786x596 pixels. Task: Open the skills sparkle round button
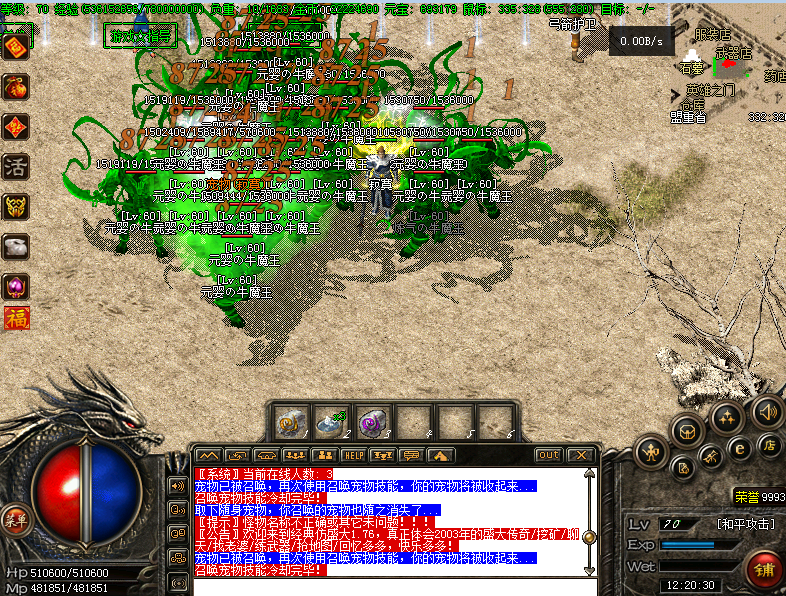727,416
